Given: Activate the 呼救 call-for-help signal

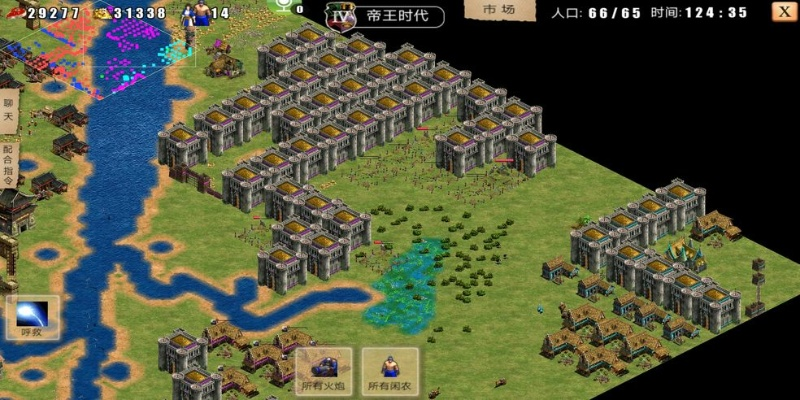Looking at the screenshot, I should (32, 316).
